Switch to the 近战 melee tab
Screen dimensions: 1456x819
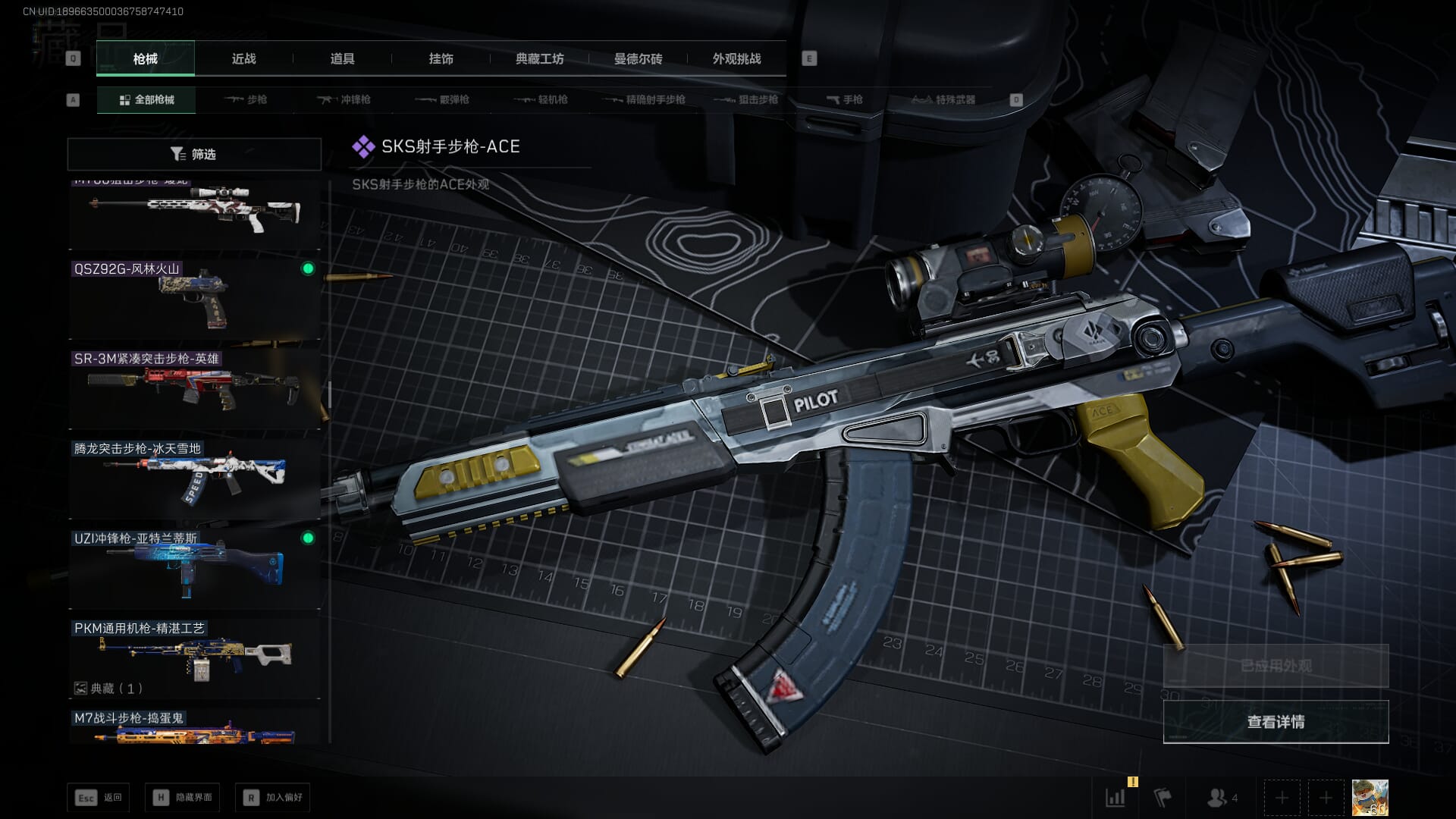pyautogui.click(x=243, y=59)
